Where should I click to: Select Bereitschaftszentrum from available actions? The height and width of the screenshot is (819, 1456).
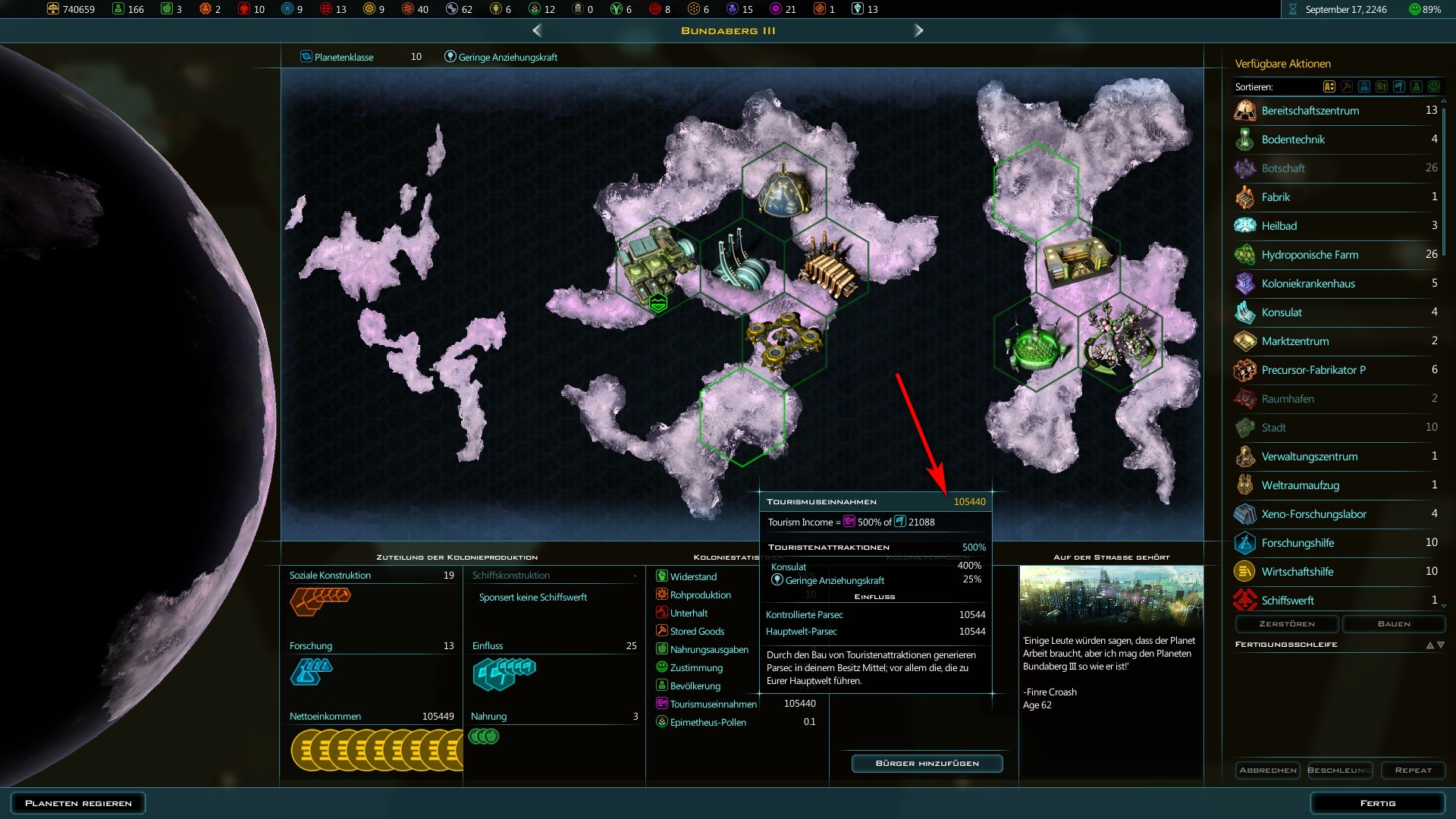click(1310, 111)
